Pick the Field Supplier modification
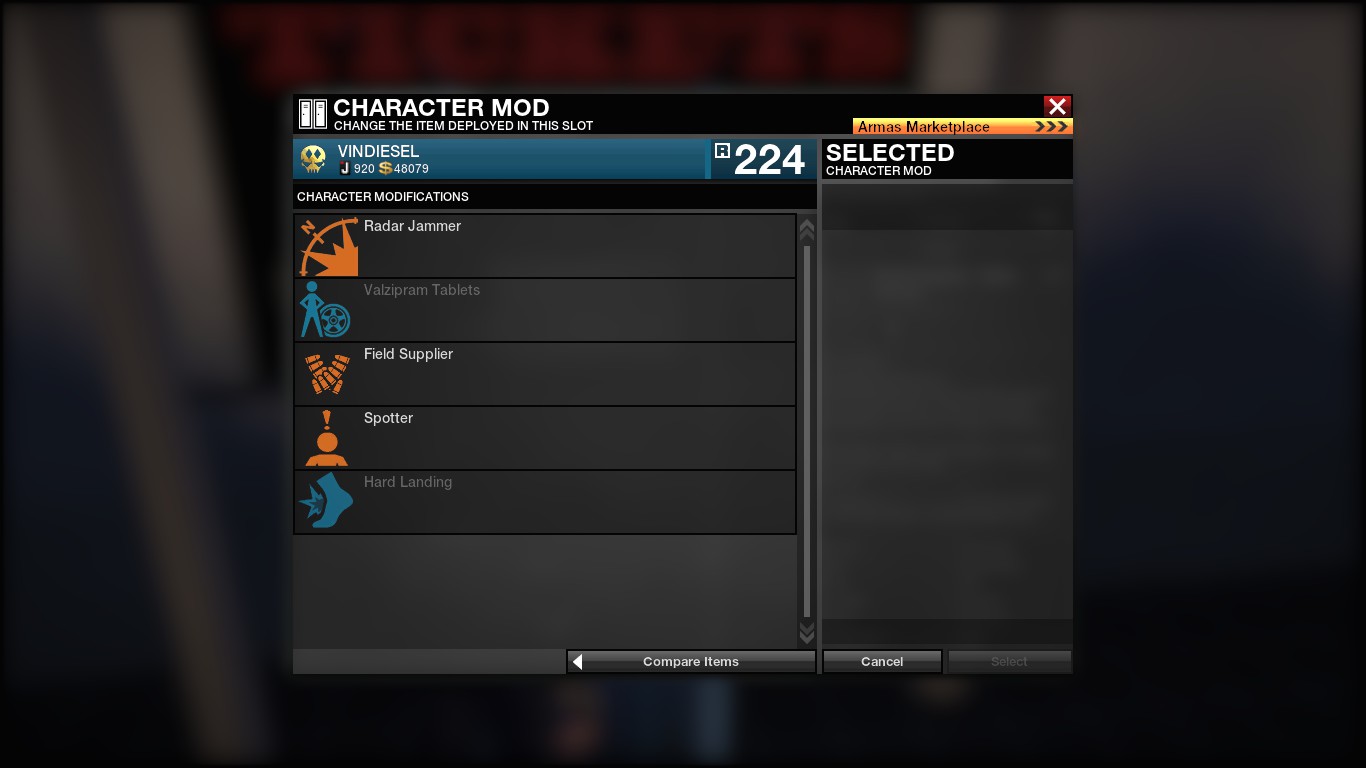The width and height of the screenshot is (1366, 768). pos(545,374)
